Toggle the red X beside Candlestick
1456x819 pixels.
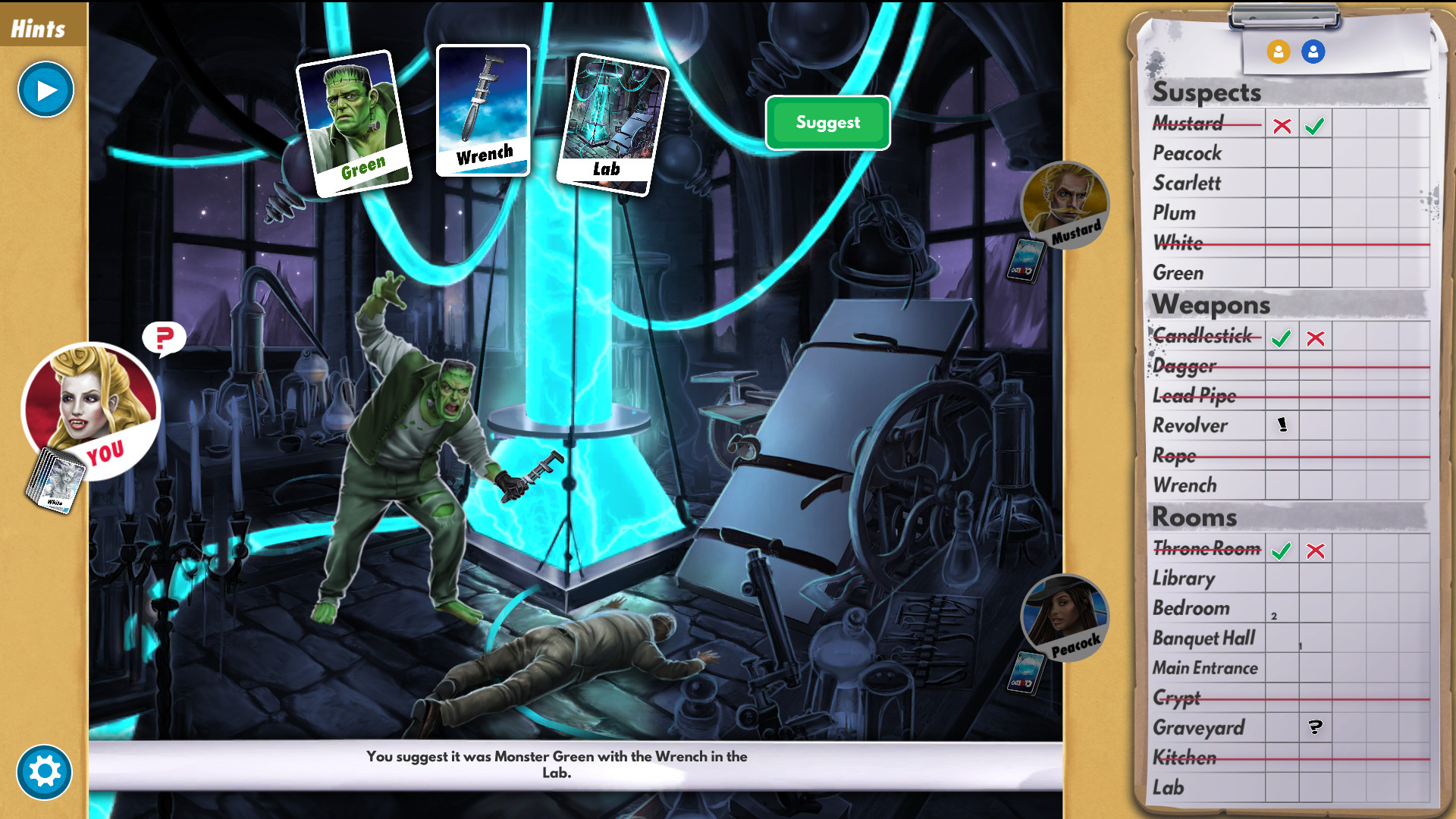click(1315, 338)
